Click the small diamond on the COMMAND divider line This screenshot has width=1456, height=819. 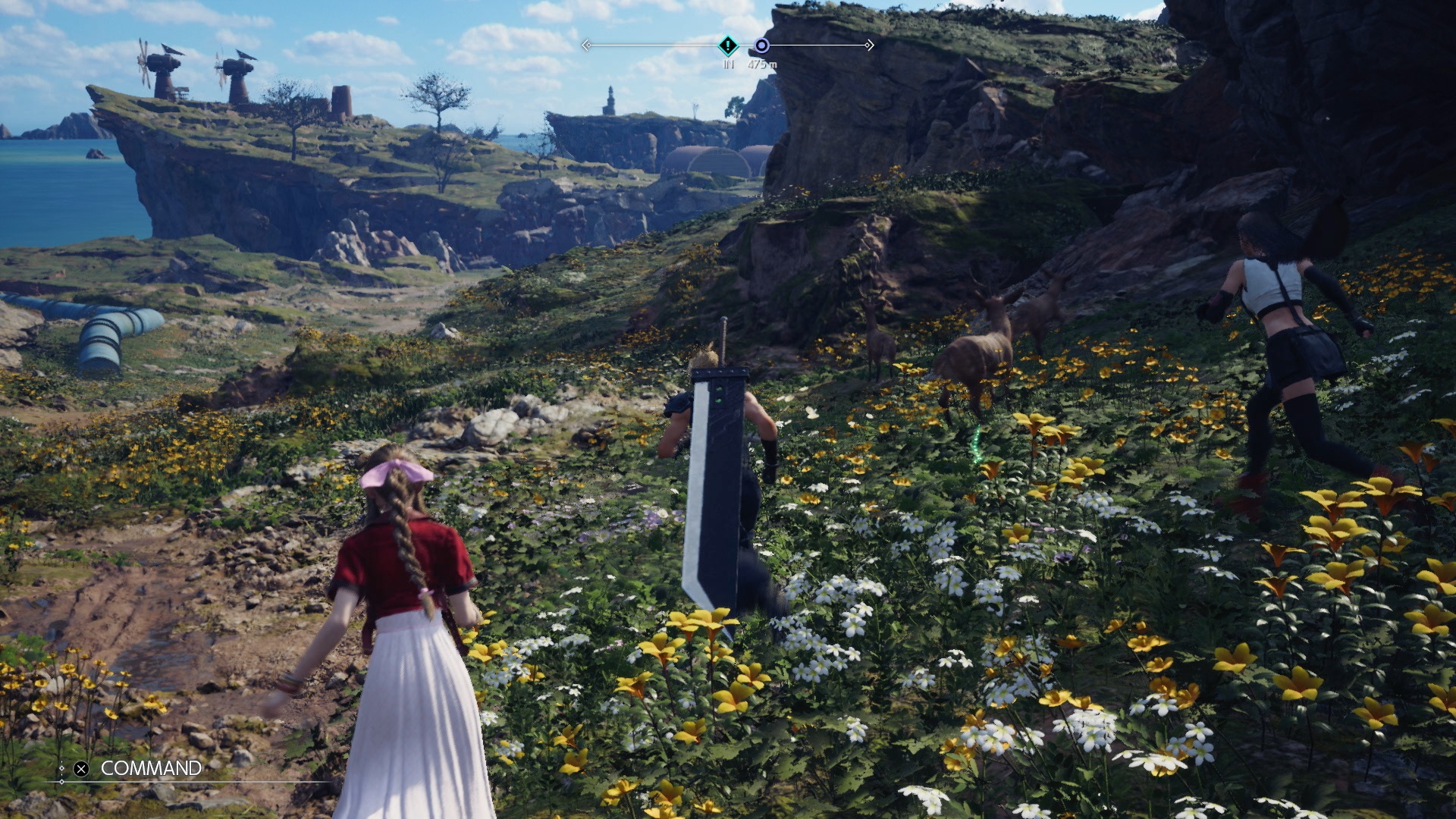[62, 781]
